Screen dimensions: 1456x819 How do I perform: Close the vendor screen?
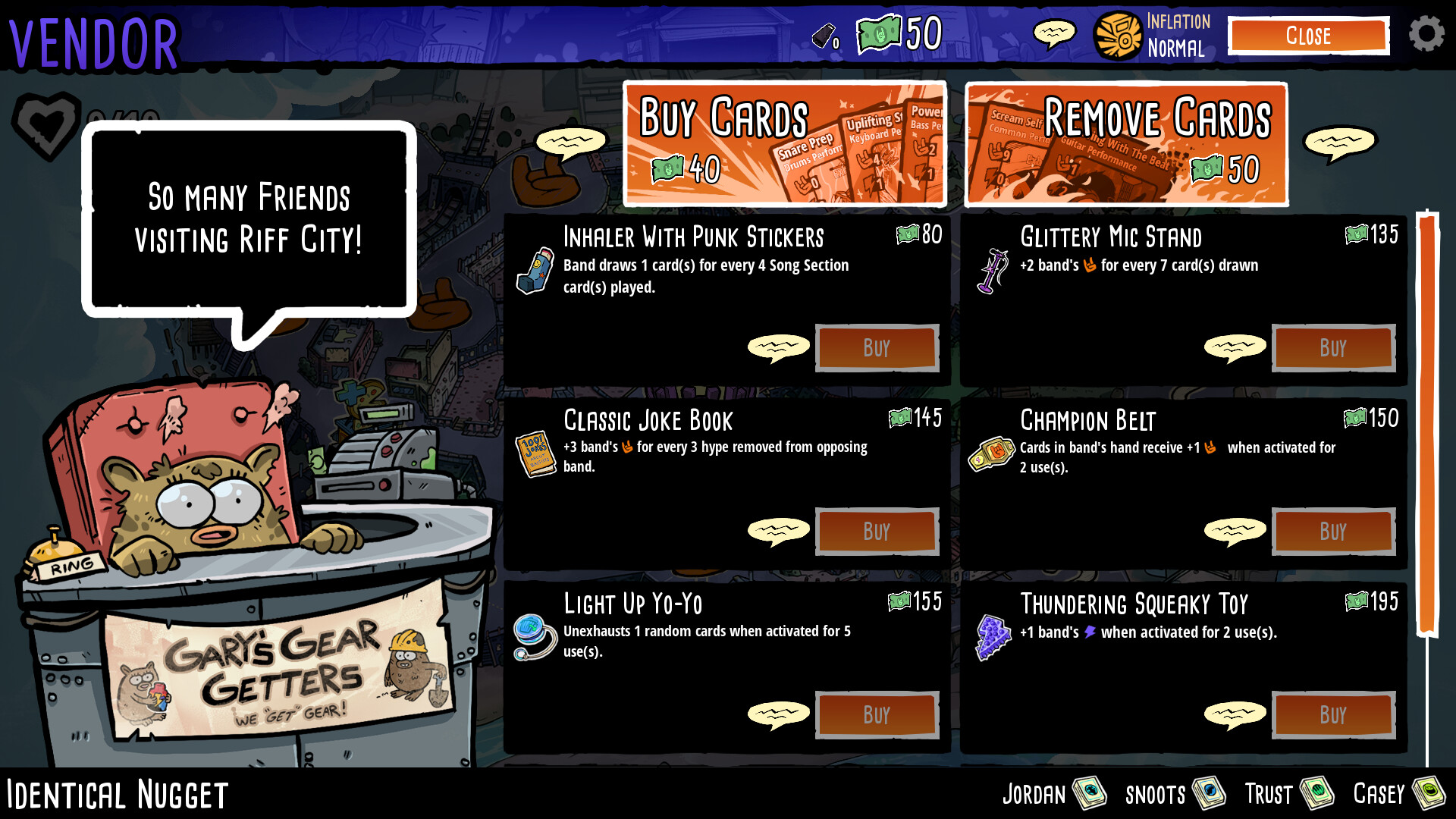tap(1308, 36)
